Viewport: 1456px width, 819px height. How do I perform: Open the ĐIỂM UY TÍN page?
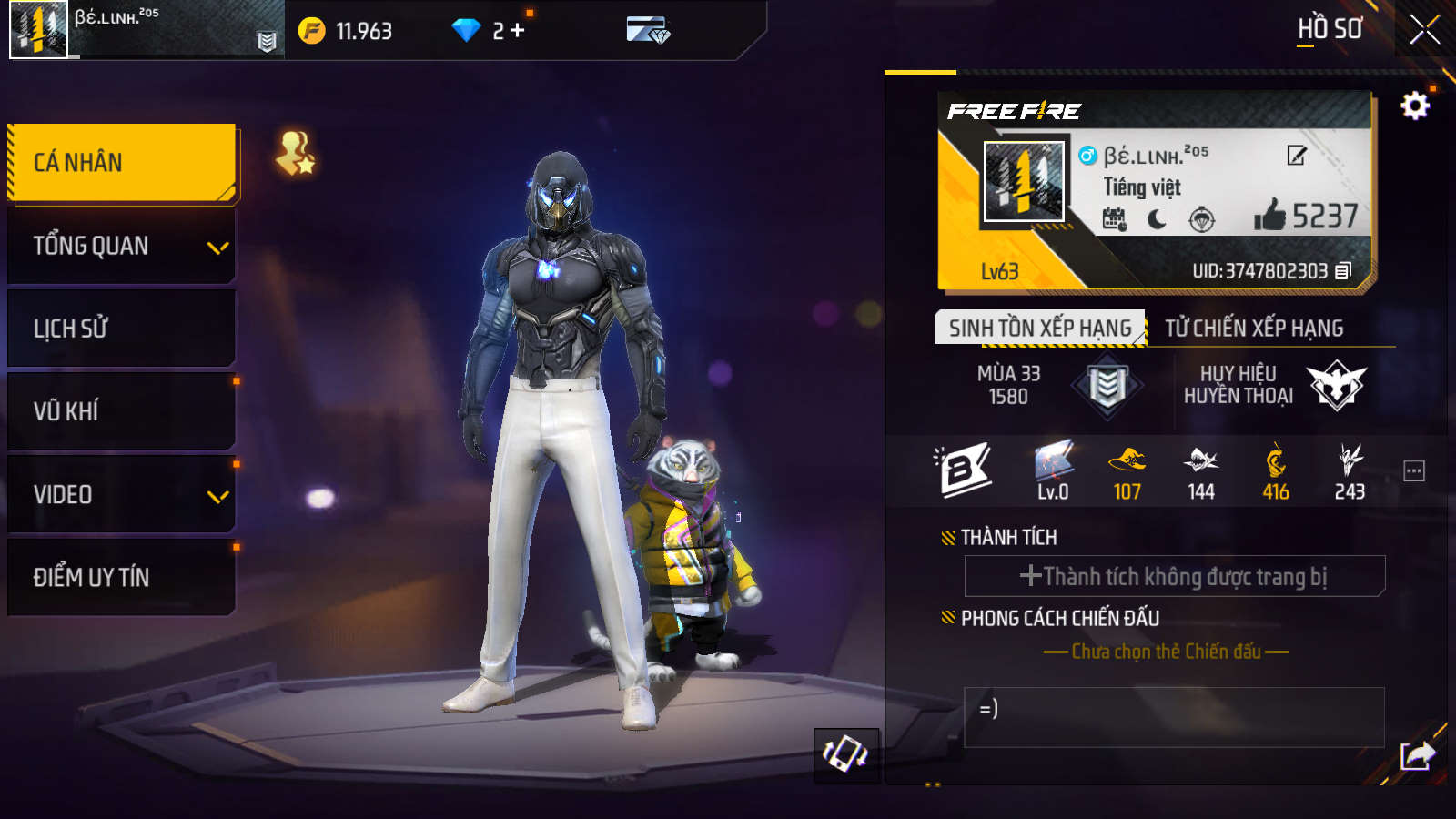[x=122, y=577]
